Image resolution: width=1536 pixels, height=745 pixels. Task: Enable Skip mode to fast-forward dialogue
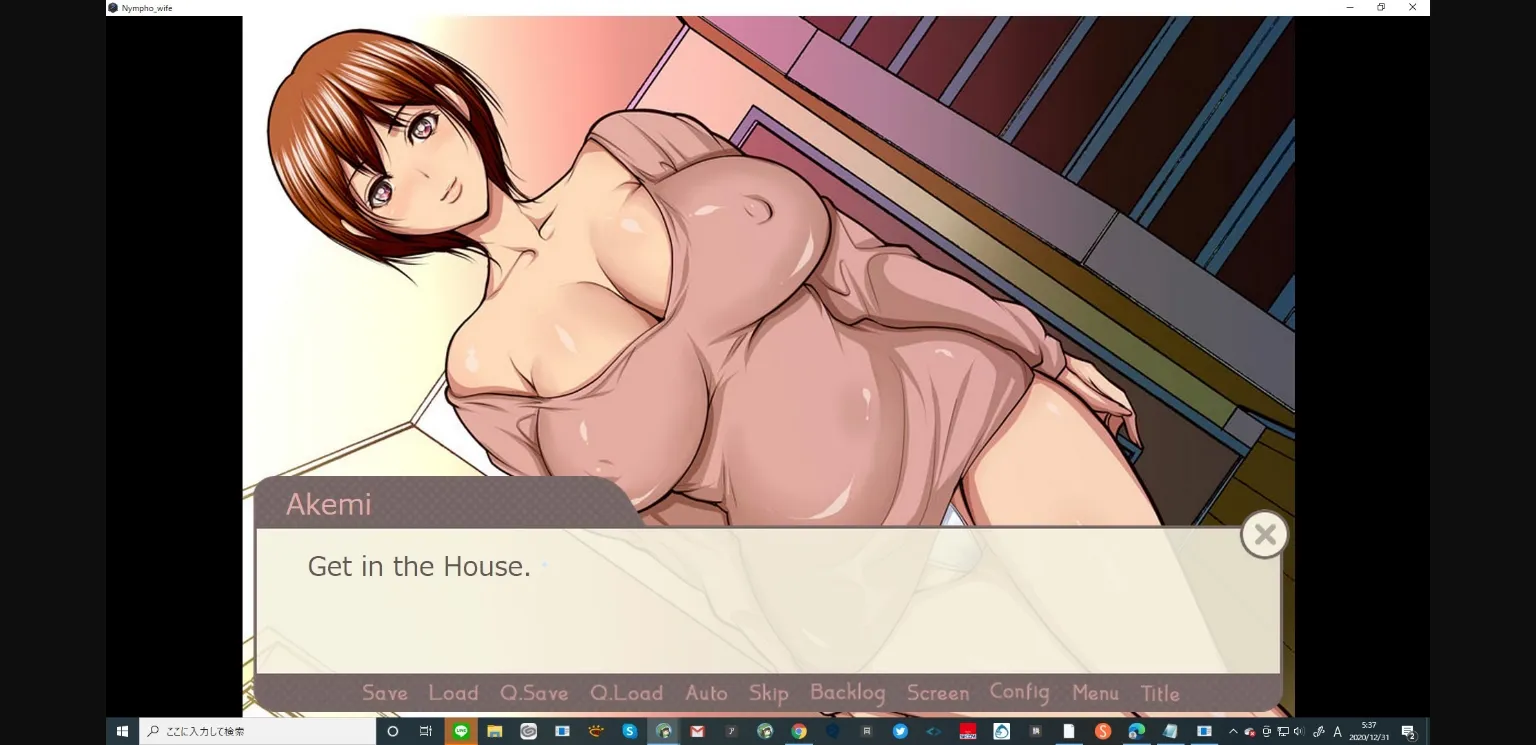point(768,692)
